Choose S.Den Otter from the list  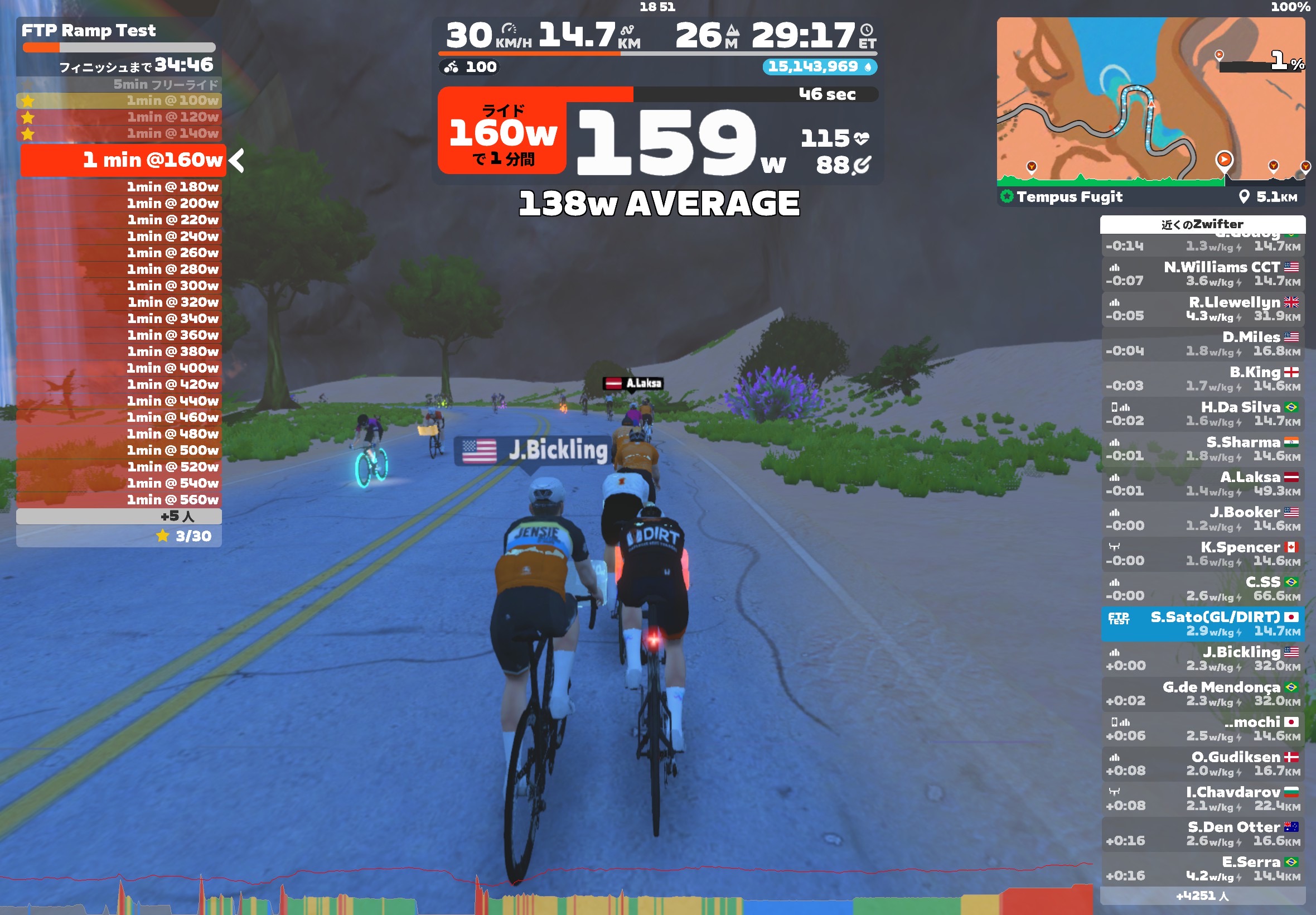pyautogui.click(x=1203, y=834)
